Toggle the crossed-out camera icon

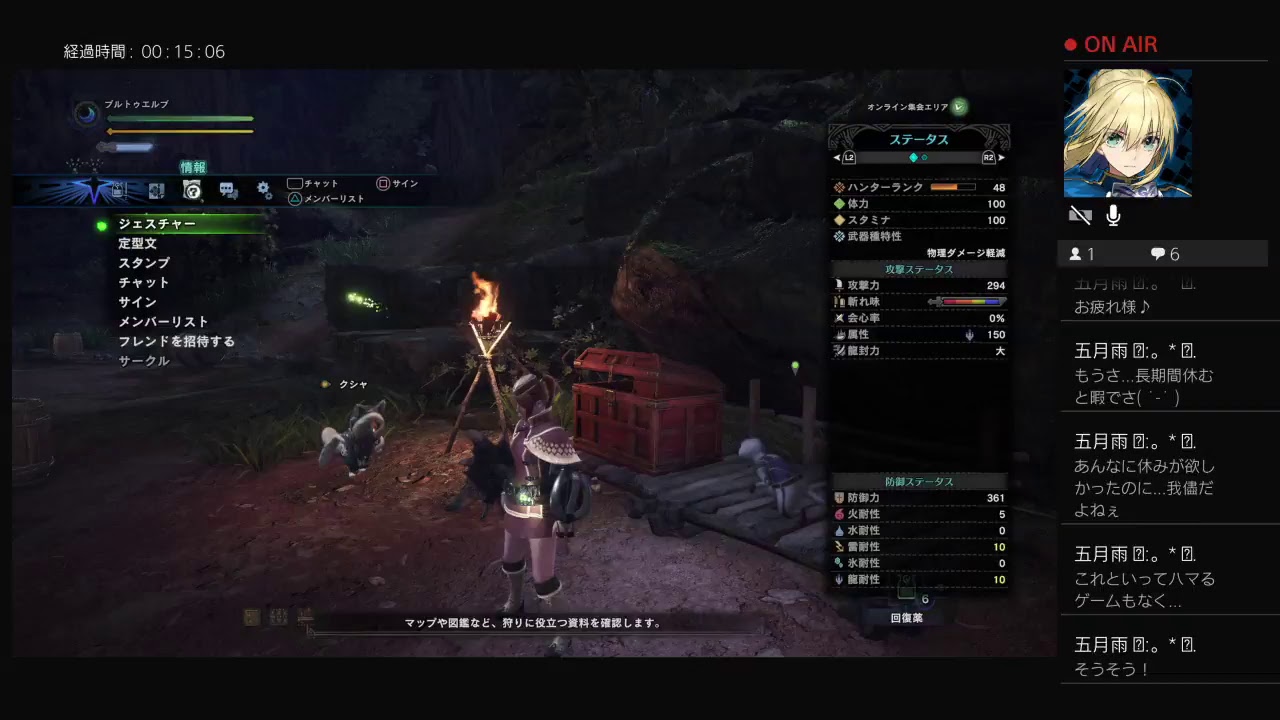tap(1079, 214)
